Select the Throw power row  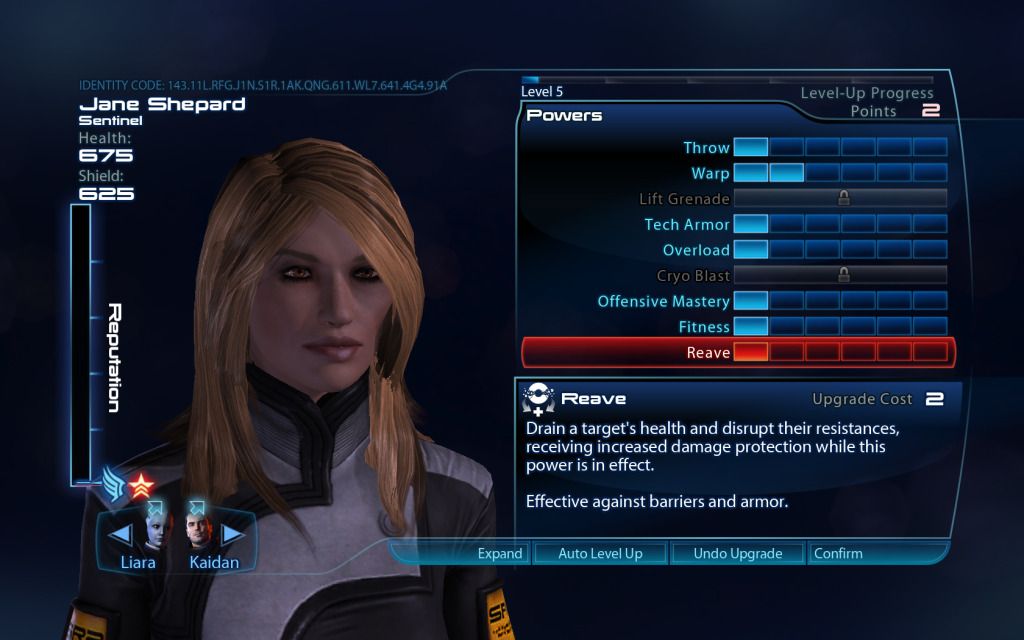coord(706,148)
